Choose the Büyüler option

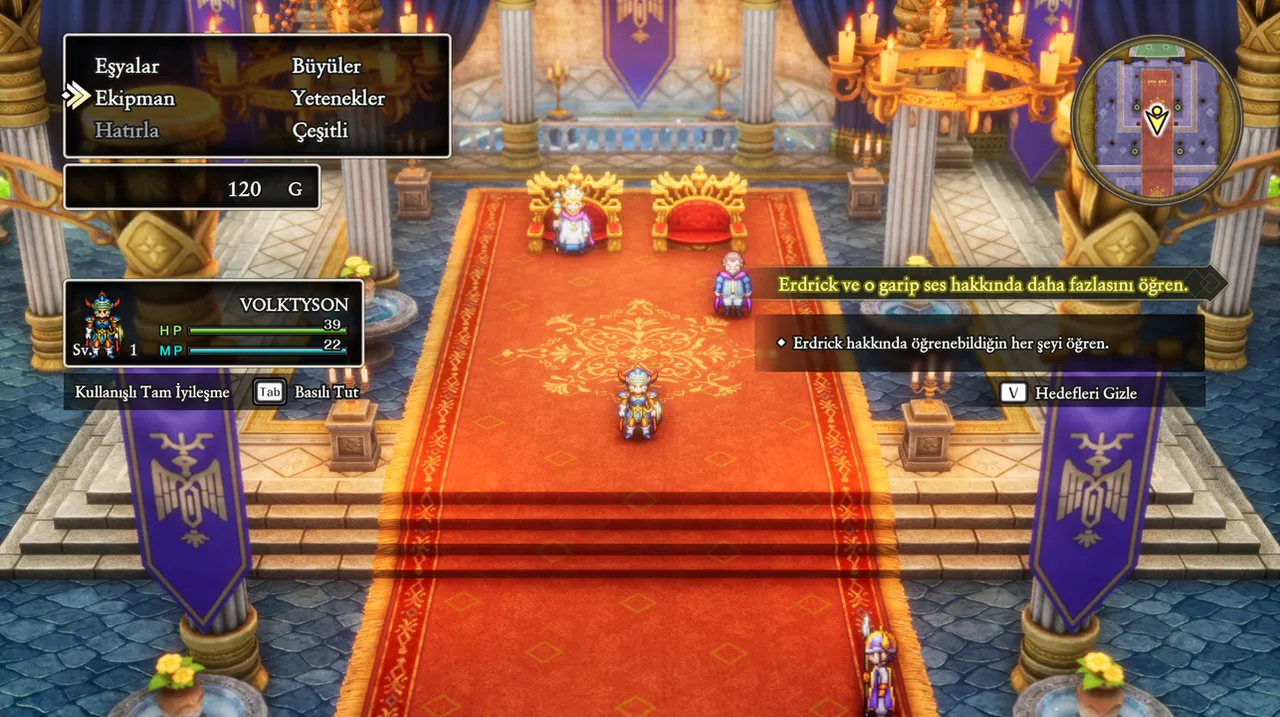click(x=326, y=67)
